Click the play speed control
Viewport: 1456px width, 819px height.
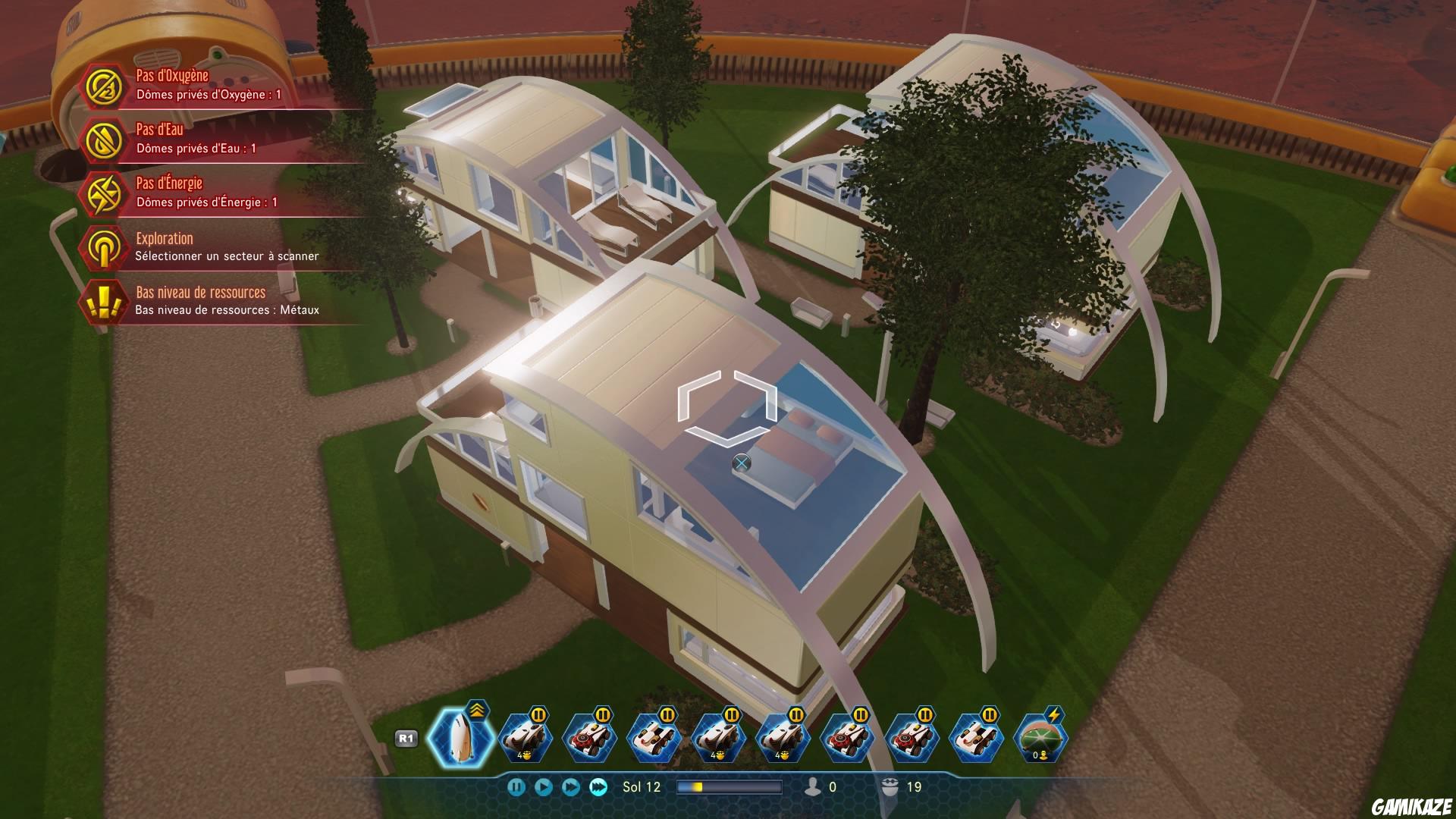[x=542, y=786]
